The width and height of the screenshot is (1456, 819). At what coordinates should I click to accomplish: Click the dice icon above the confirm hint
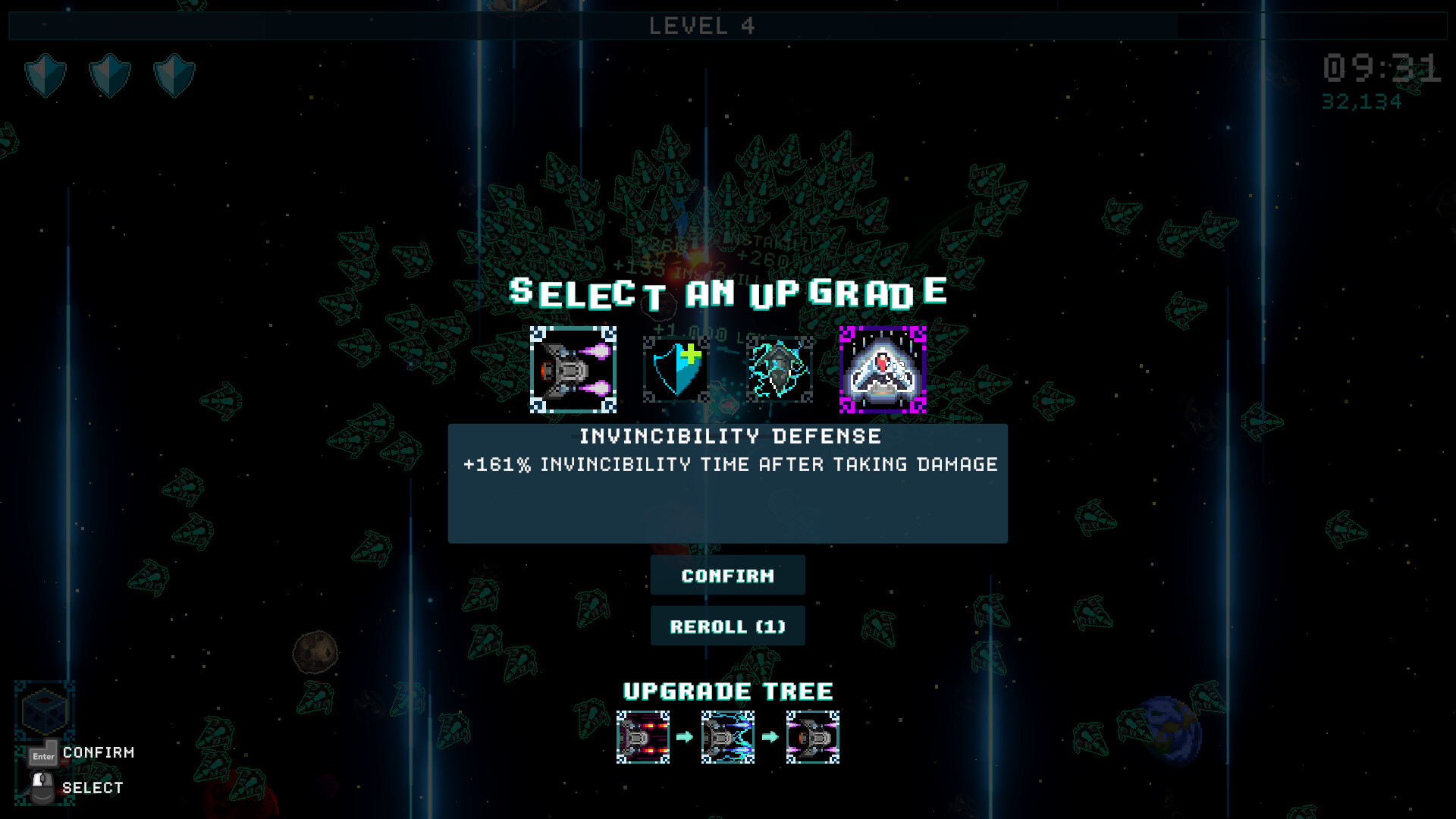[x=43, y=711]
